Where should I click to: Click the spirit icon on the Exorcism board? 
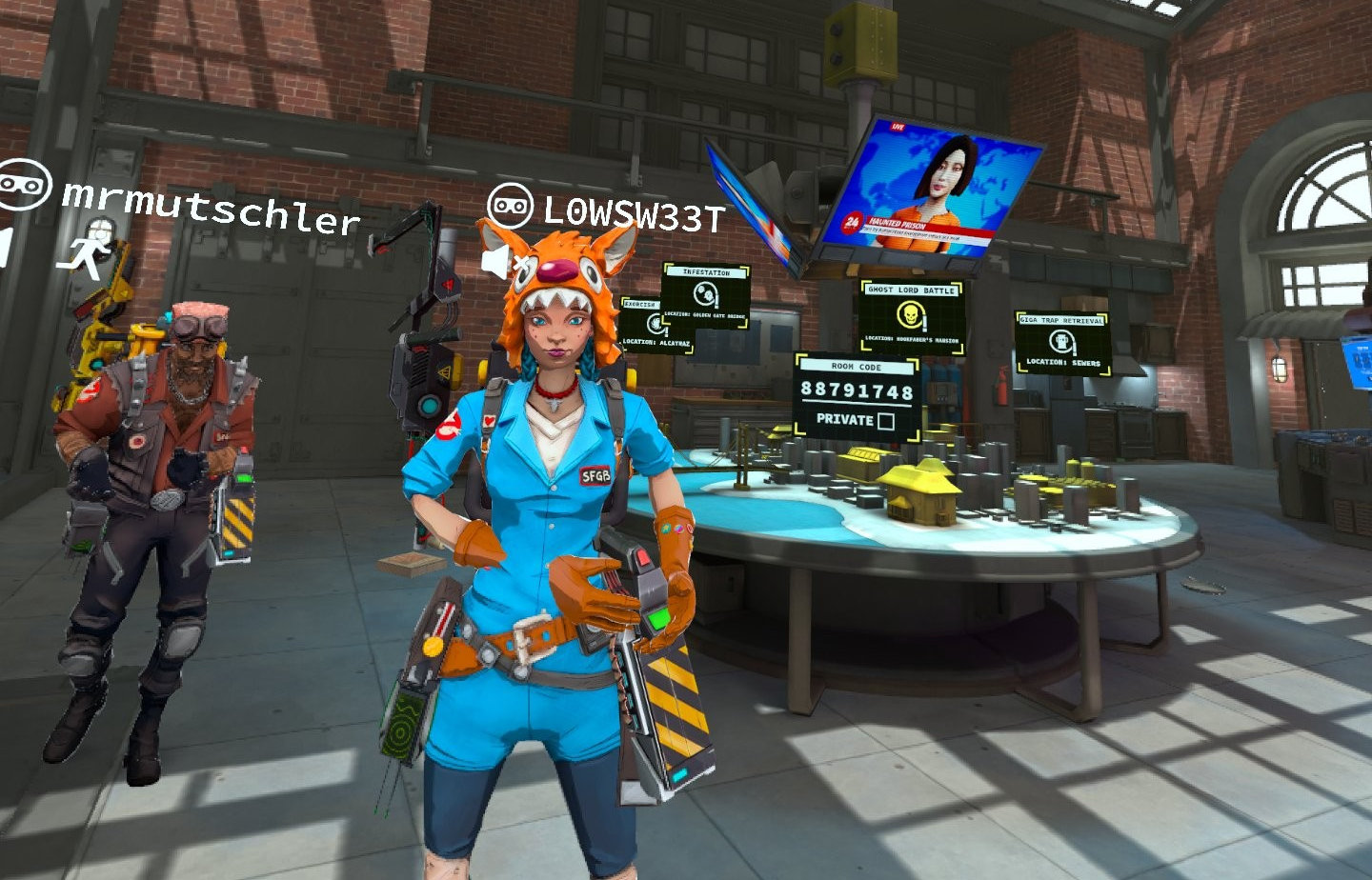pos(656,325)
